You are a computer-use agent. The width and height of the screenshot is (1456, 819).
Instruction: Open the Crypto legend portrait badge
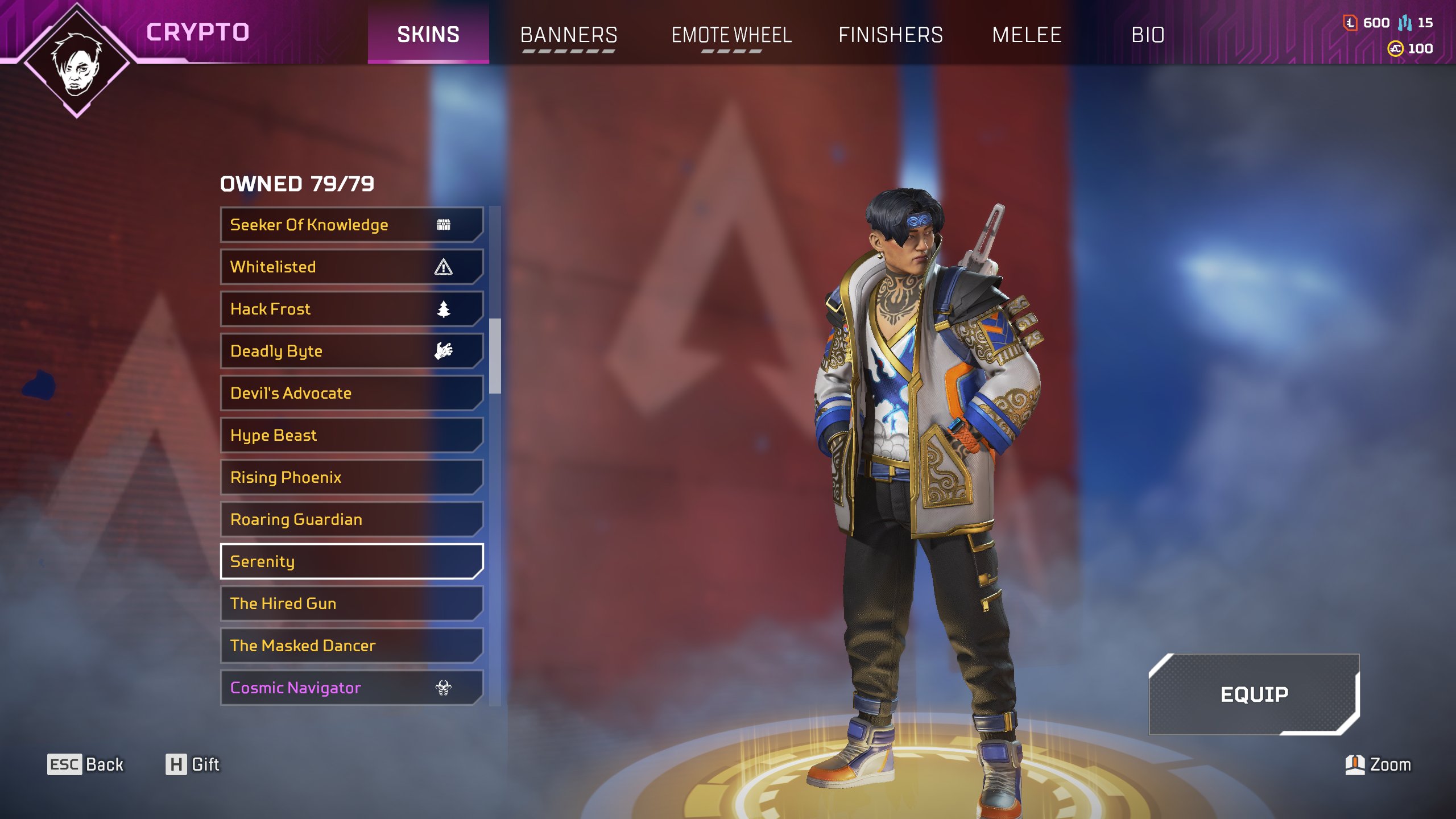point(77,61)
